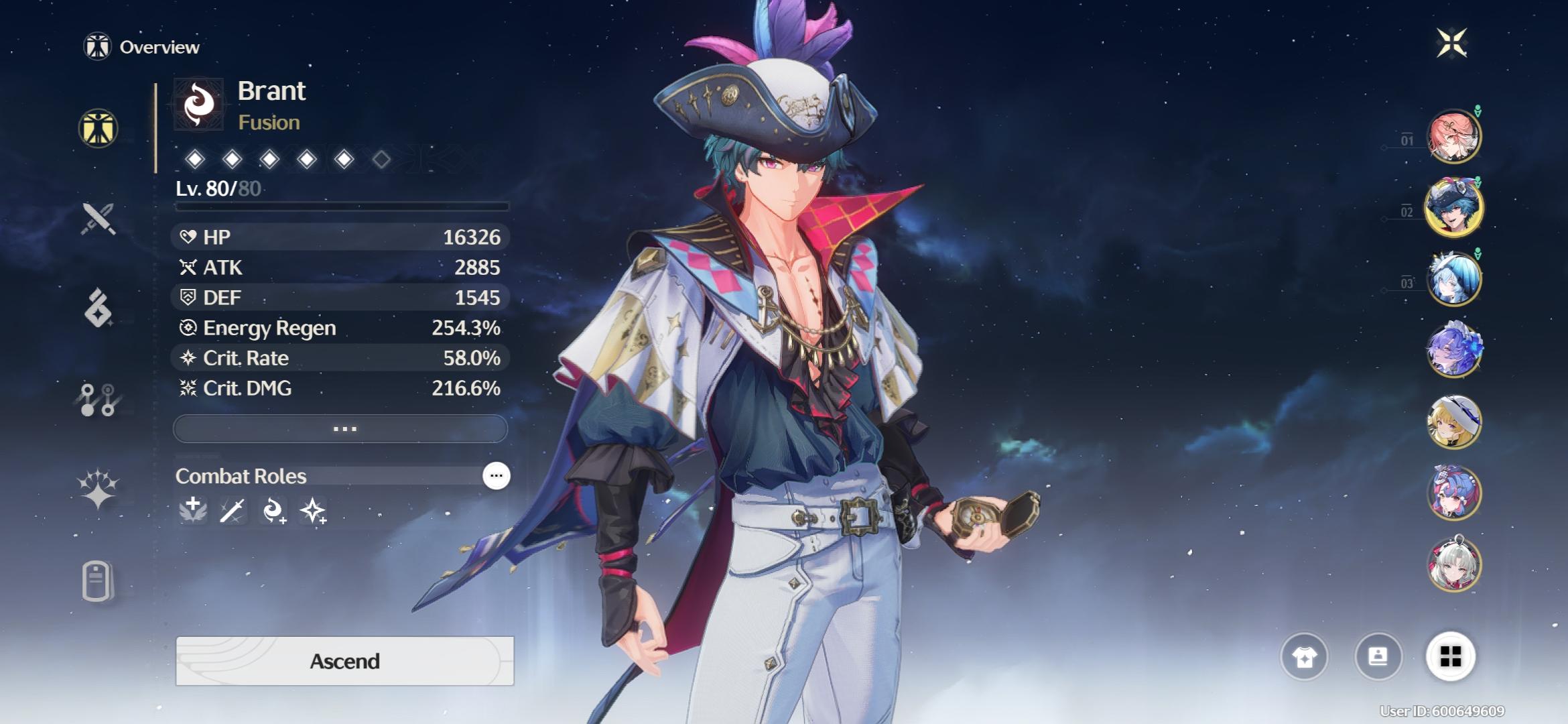Choose the purple-haired character portrait
Image resolution: width=1568 pixels, height=724 pixels.
click(x=1453, y=351)
